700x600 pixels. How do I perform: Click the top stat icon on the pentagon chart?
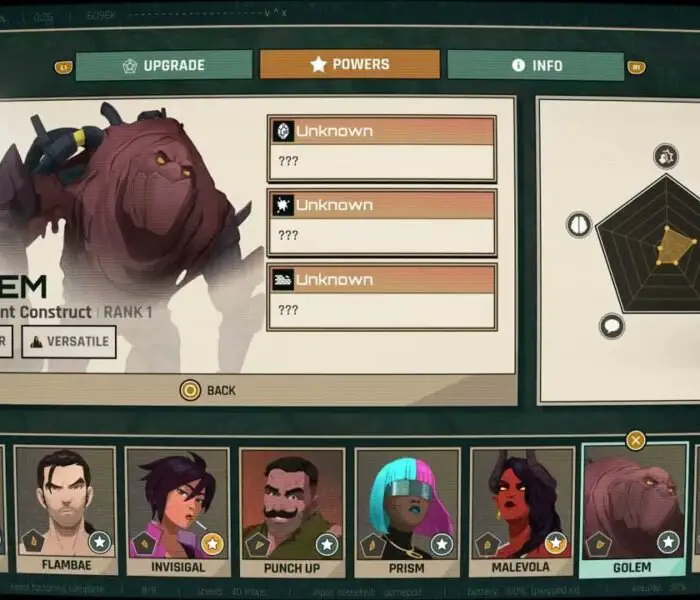pos(666,155)
